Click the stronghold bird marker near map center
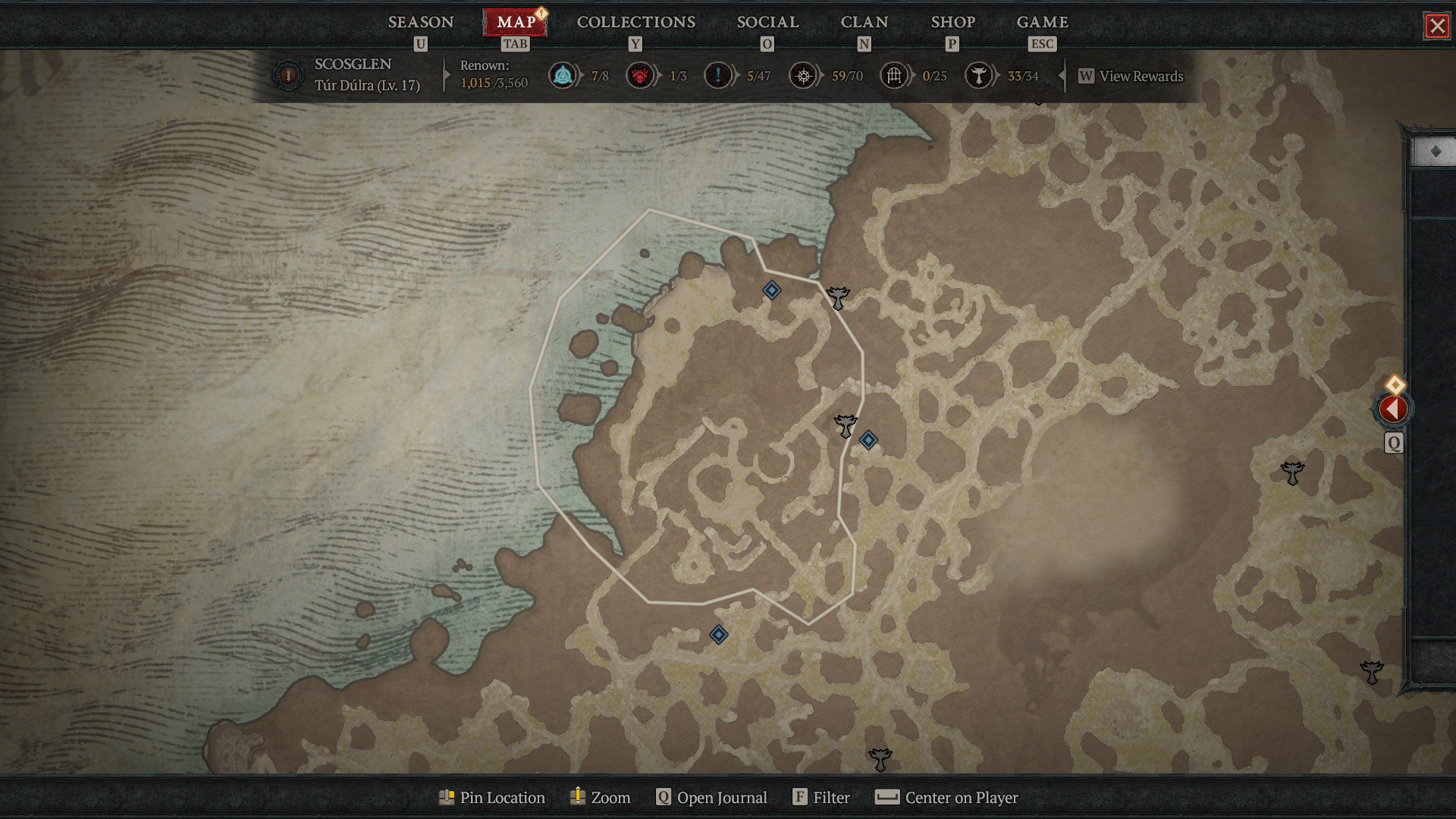Screen dimensions: 1456x819 [x=845, y=426]
